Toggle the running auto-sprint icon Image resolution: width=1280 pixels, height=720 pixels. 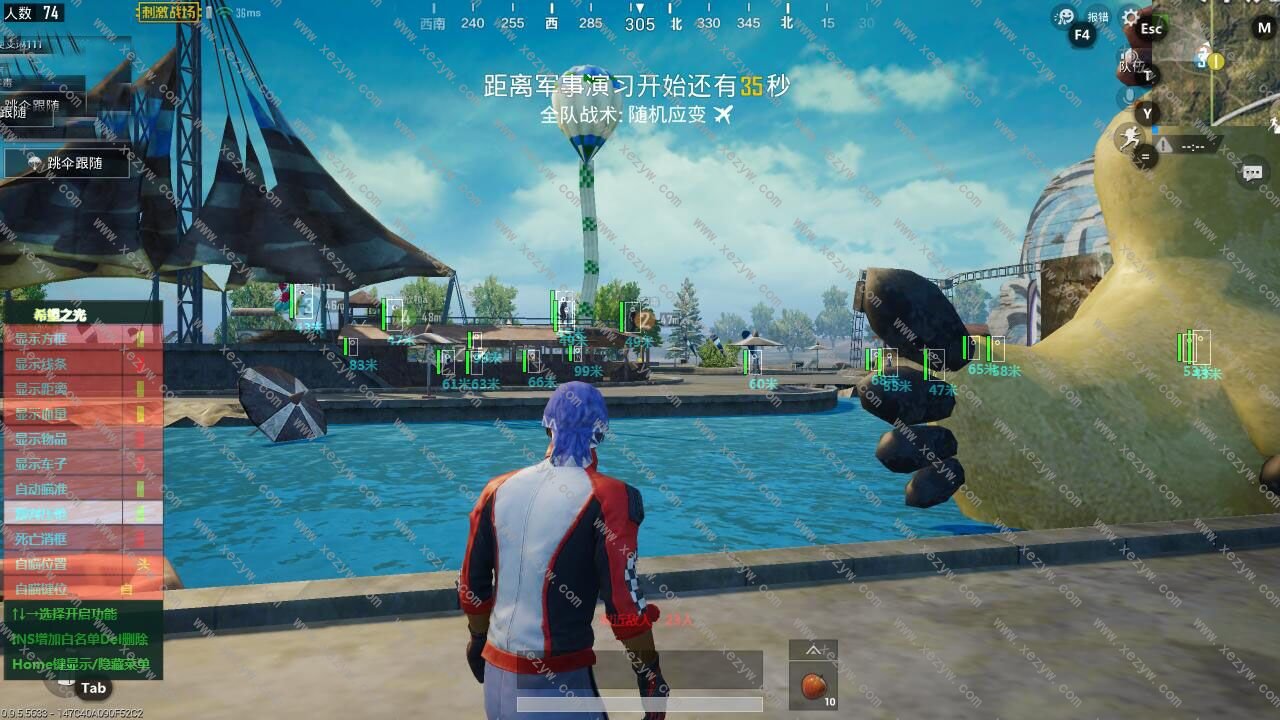pos(1130,137)
